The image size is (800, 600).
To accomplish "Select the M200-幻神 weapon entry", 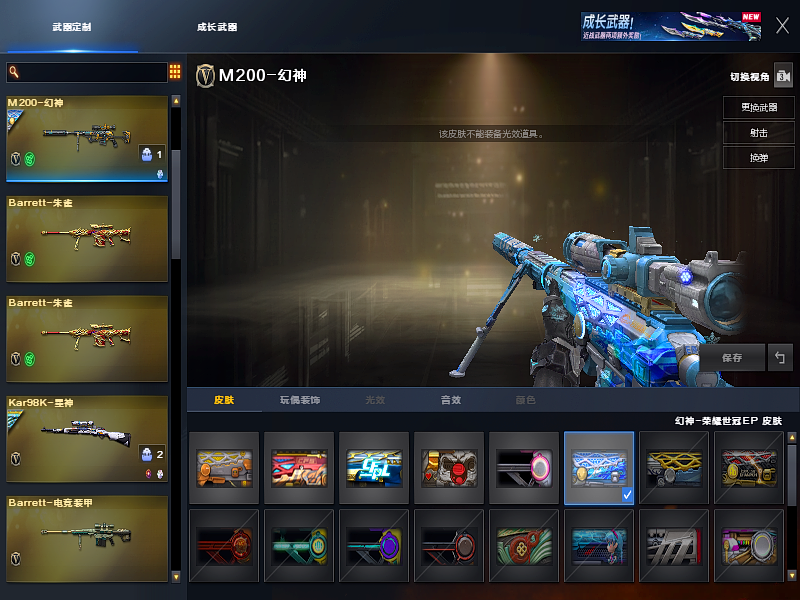I will pyautogui.click(x=87, y=139).
